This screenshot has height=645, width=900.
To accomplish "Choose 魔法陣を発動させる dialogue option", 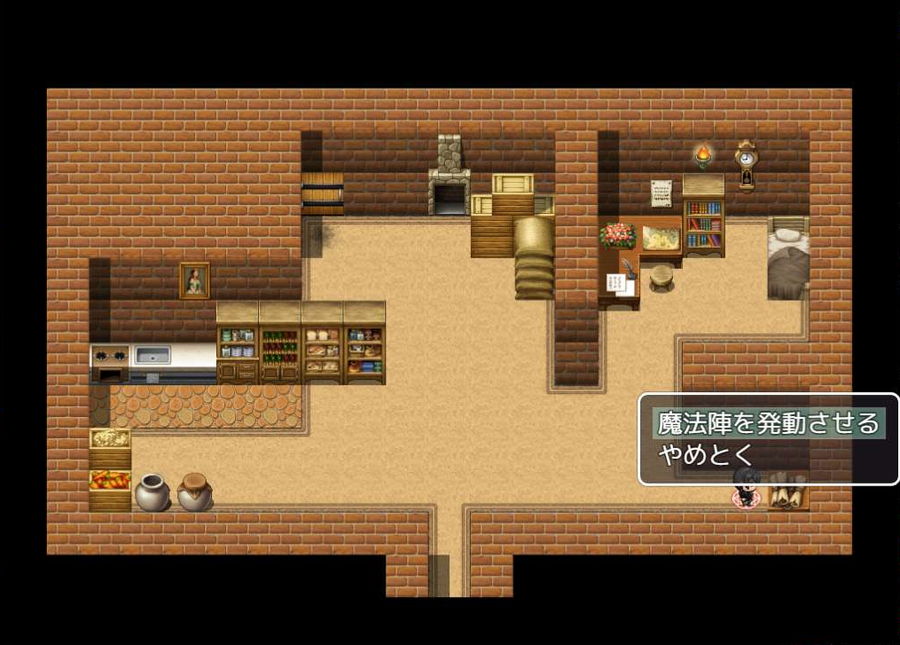I will point(767,423).
